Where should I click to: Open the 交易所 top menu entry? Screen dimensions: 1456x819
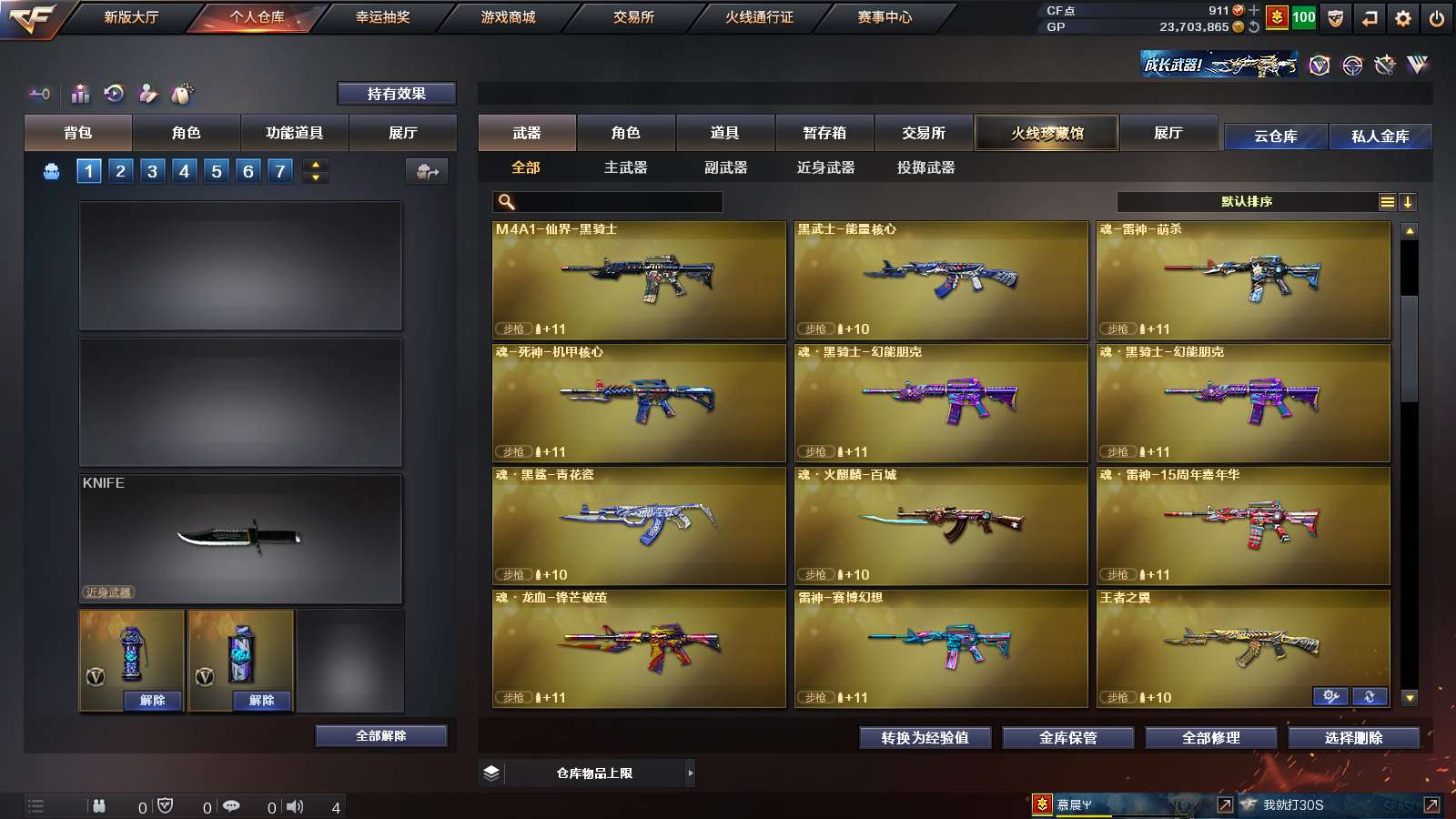pos(633,17)
